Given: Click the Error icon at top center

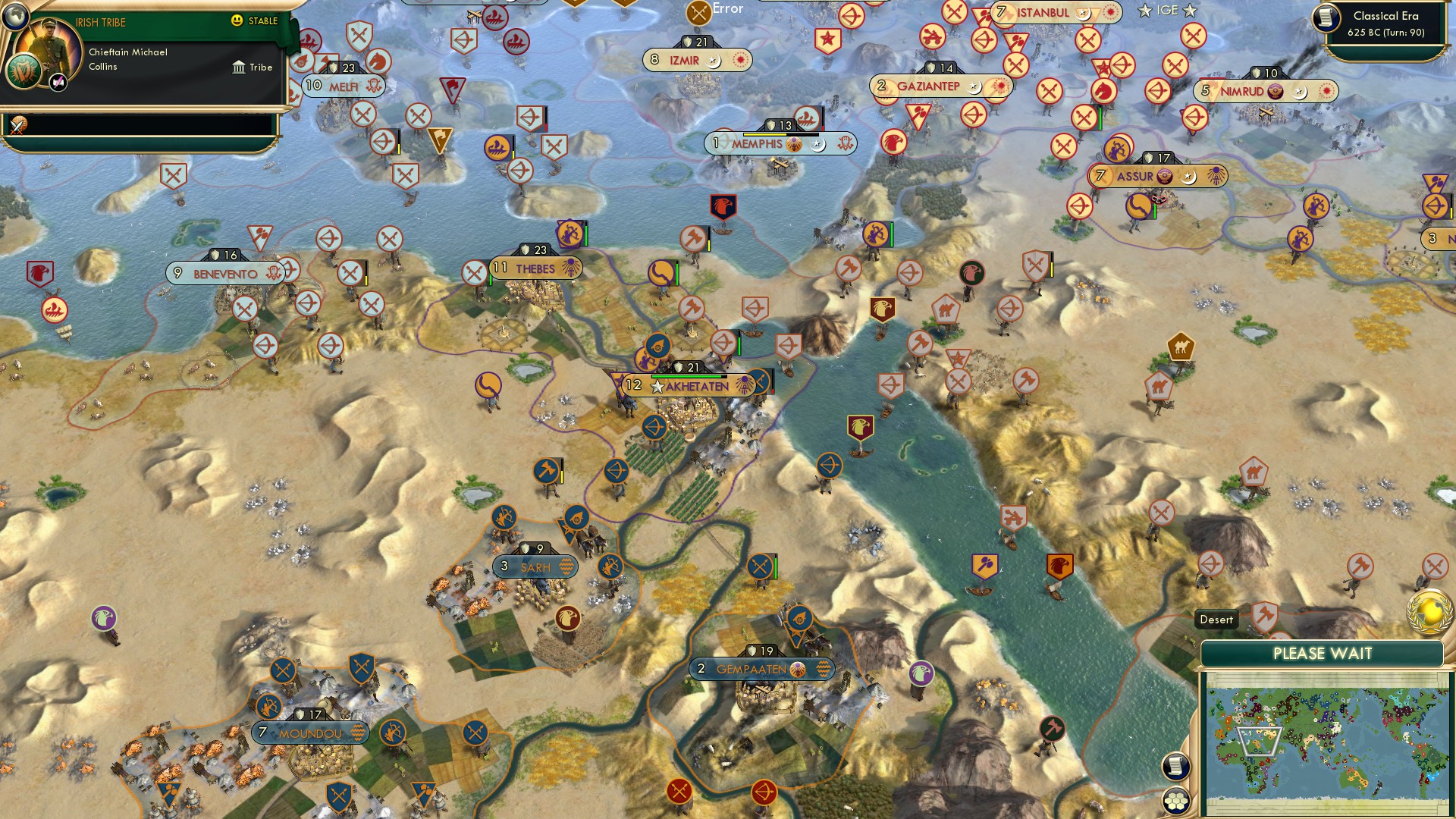Looking at the screenshot, I should 697,10.
